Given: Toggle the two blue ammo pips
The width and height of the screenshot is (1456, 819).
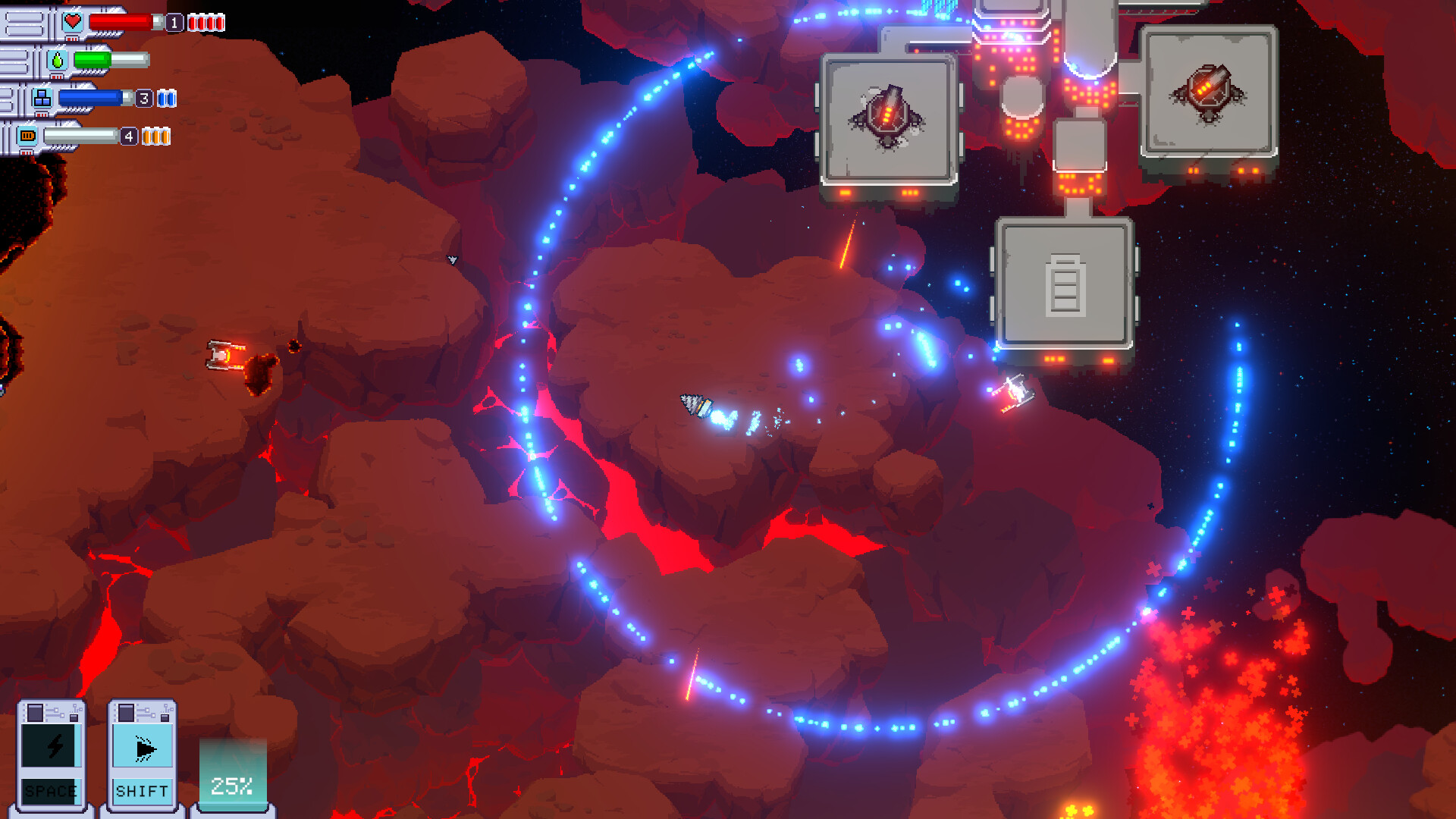Looking at the screenshot, I should [x=167, y=98].
